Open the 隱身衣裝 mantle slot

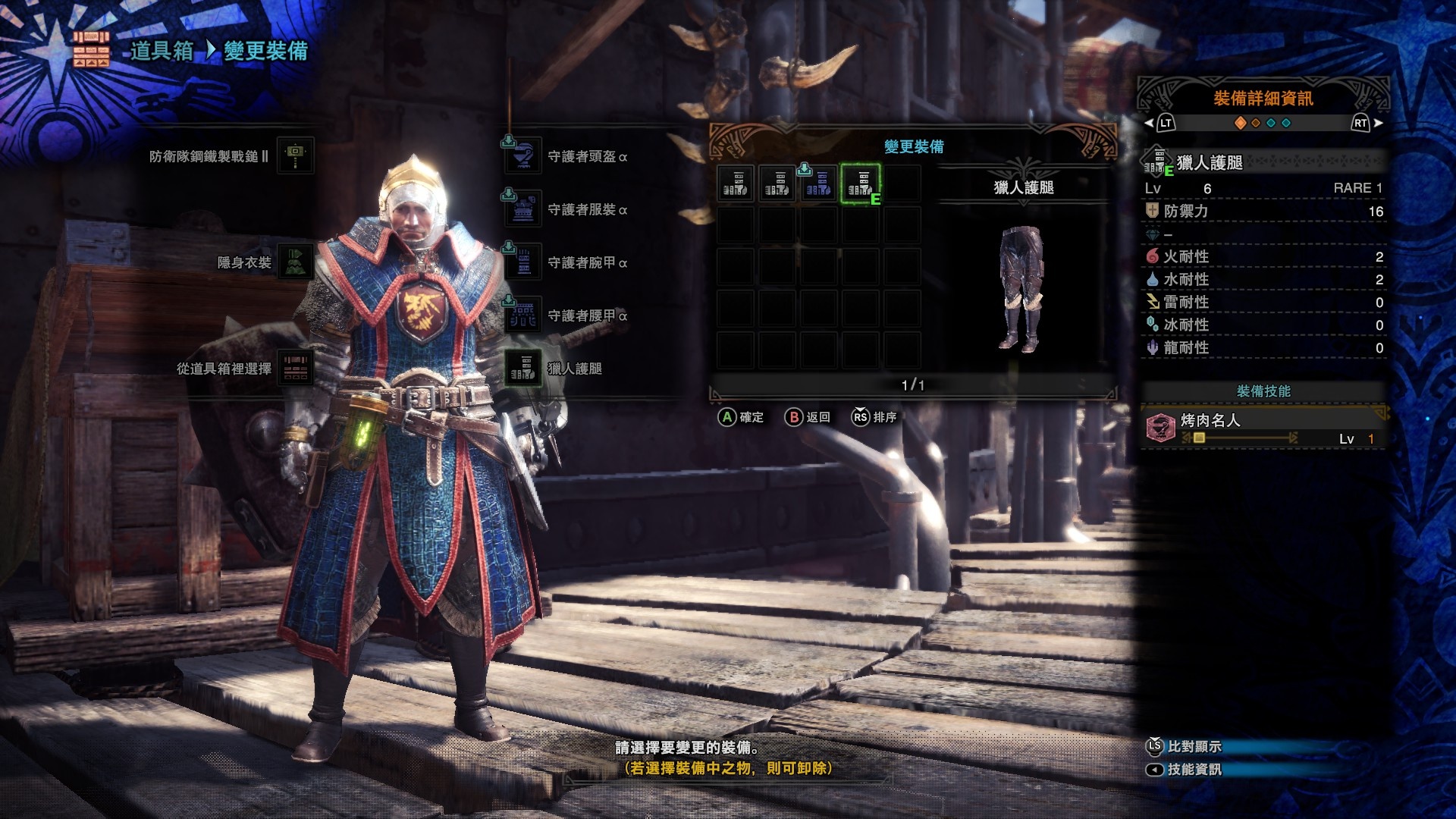click(295, 262)
